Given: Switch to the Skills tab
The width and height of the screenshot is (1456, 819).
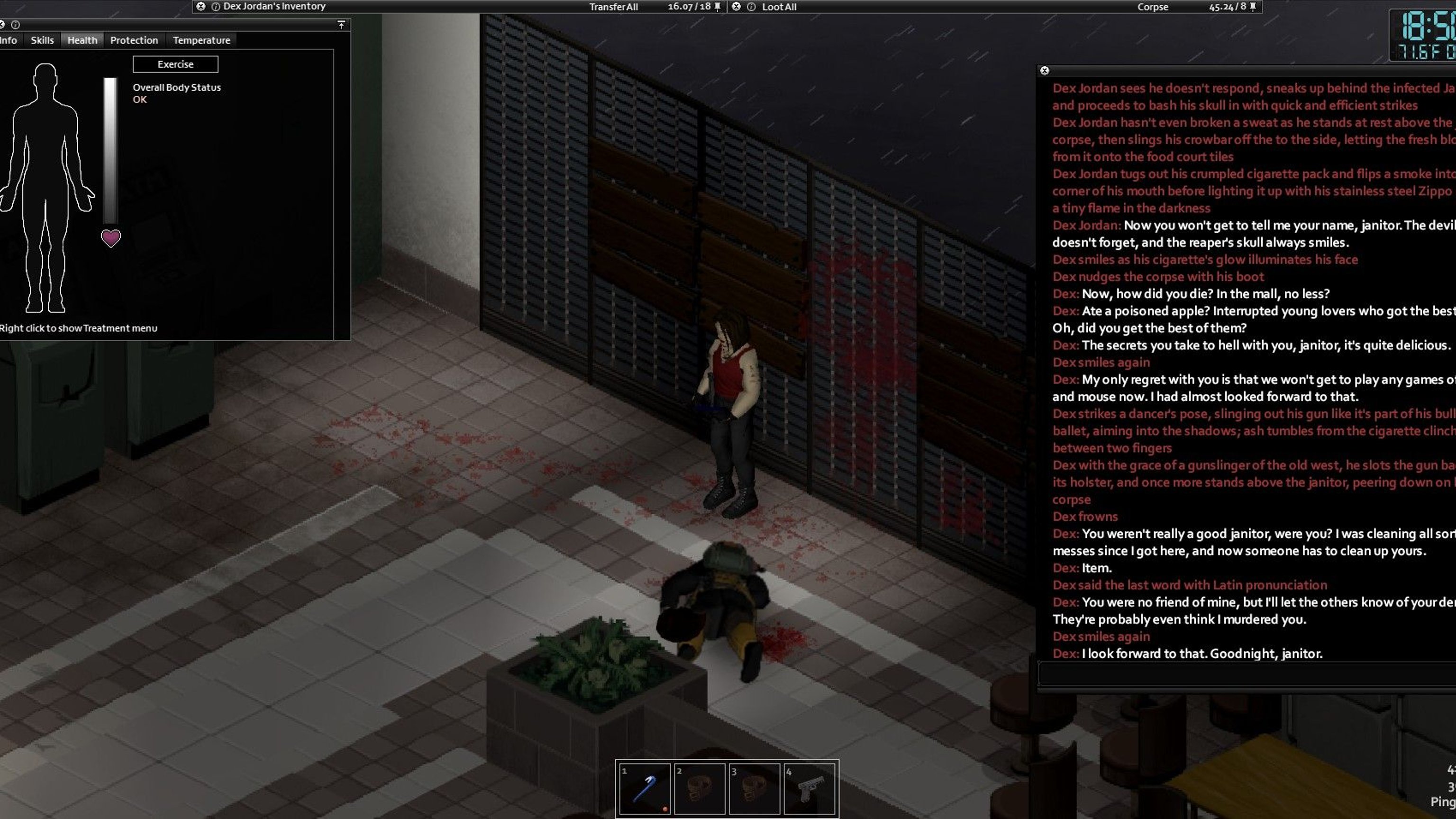Looking at the screenshot, I should coord(42,40).
